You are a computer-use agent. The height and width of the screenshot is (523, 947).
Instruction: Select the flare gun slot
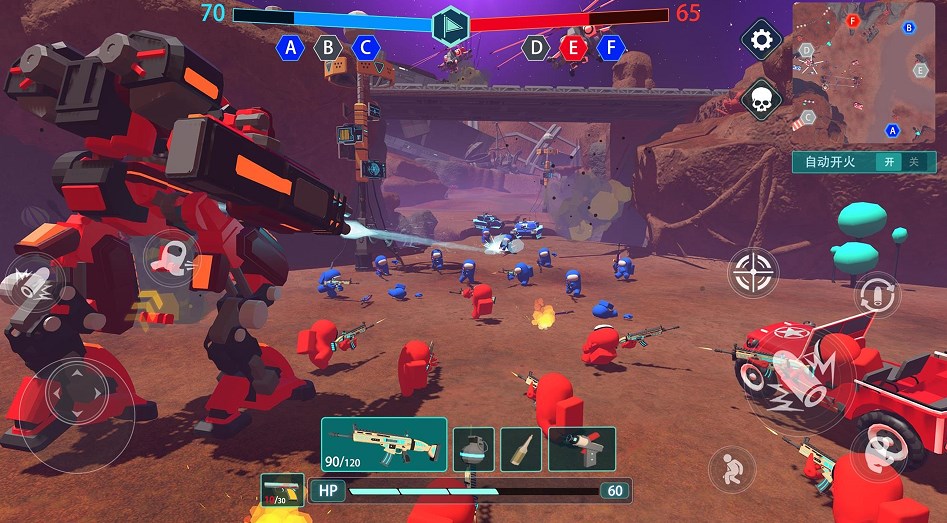click(x=581, y=449)
